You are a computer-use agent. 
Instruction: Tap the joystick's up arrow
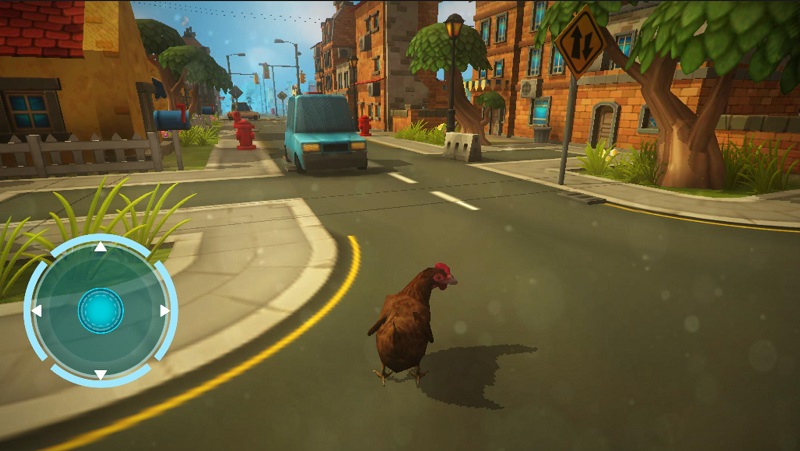click(x=100, y=247)
